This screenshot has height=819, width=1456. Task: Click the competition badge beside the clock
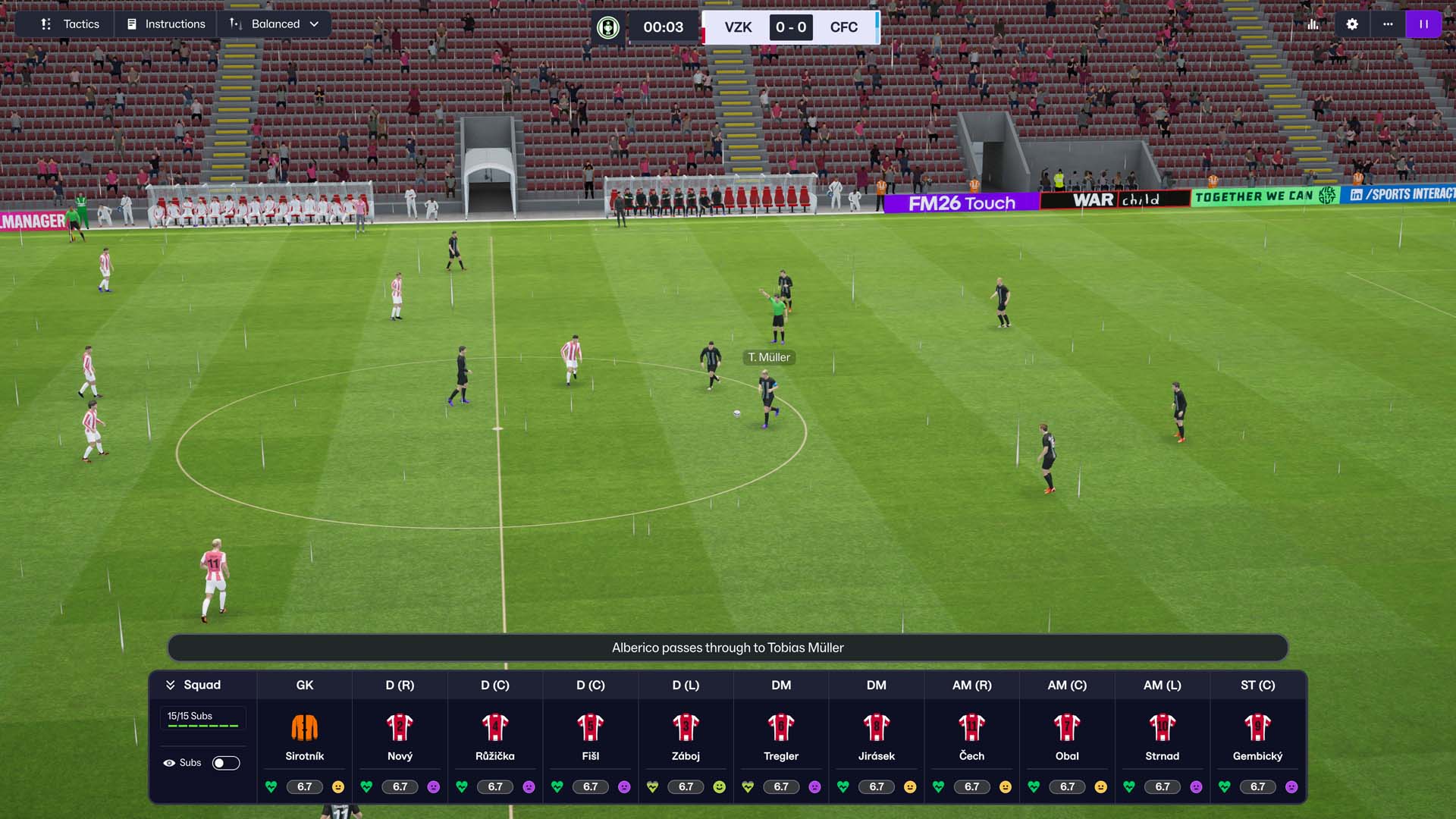607,27
